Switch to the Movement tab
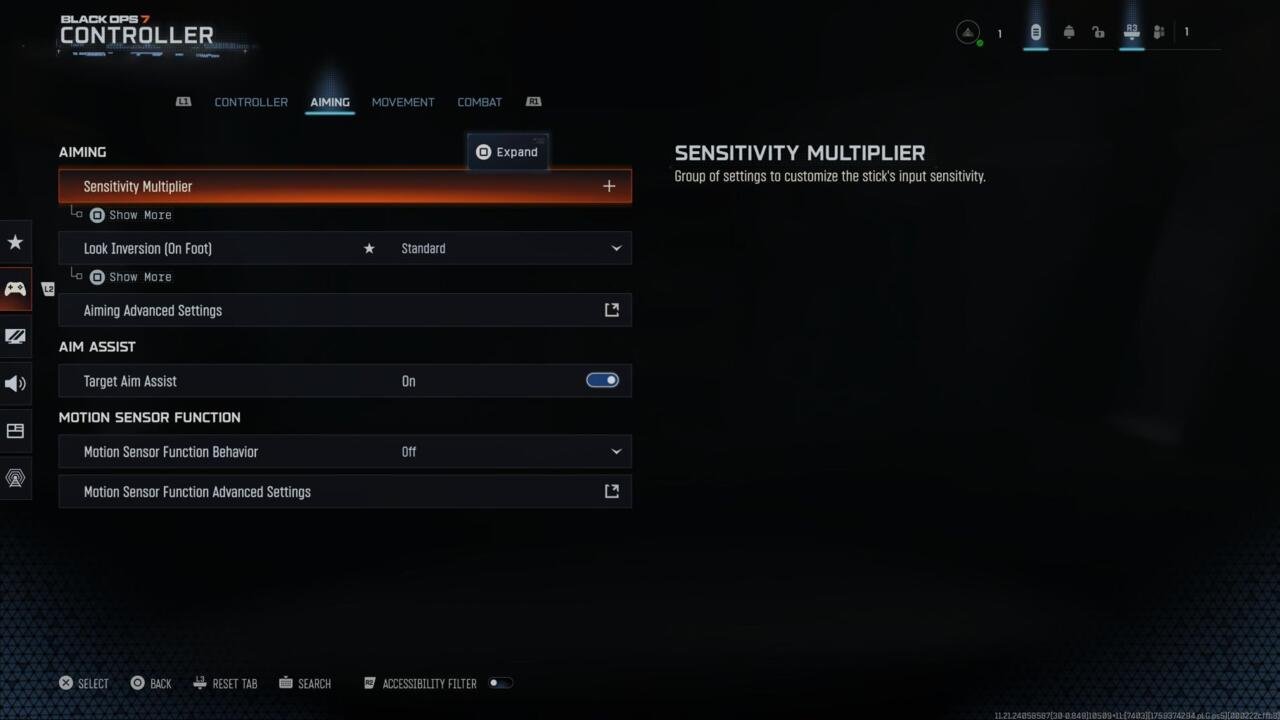The width and height of the screenshot is (1280, 720). click(x=403, y=101)
